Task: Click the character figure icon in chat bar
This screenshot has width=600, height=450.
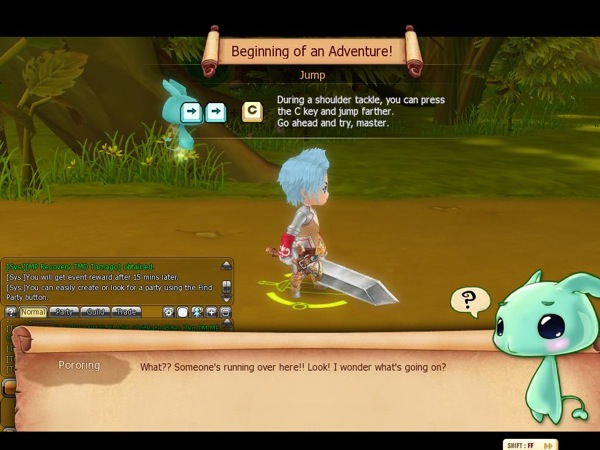Action: tap(197, 312)
